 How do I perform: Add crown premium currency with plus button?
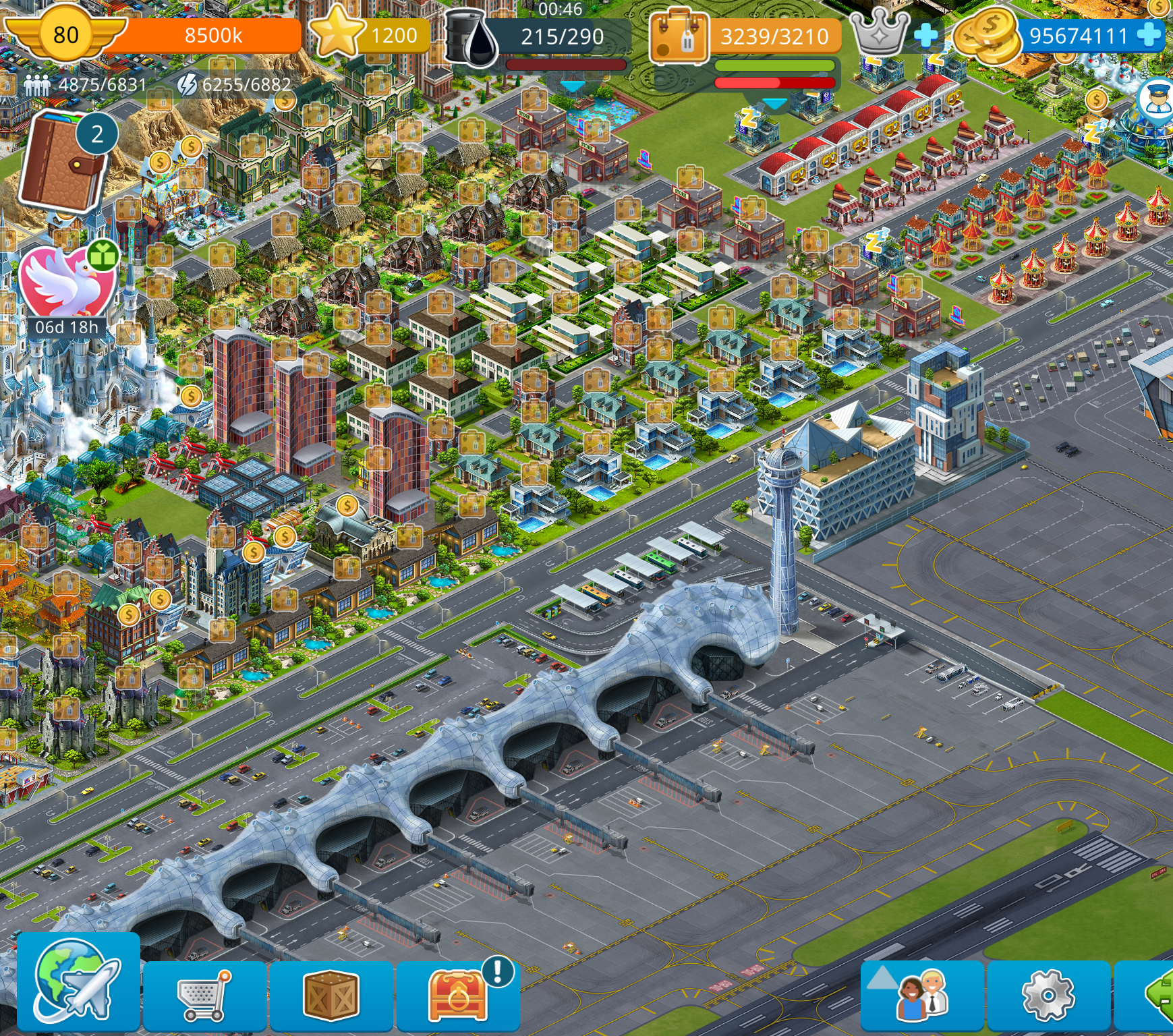925,35
